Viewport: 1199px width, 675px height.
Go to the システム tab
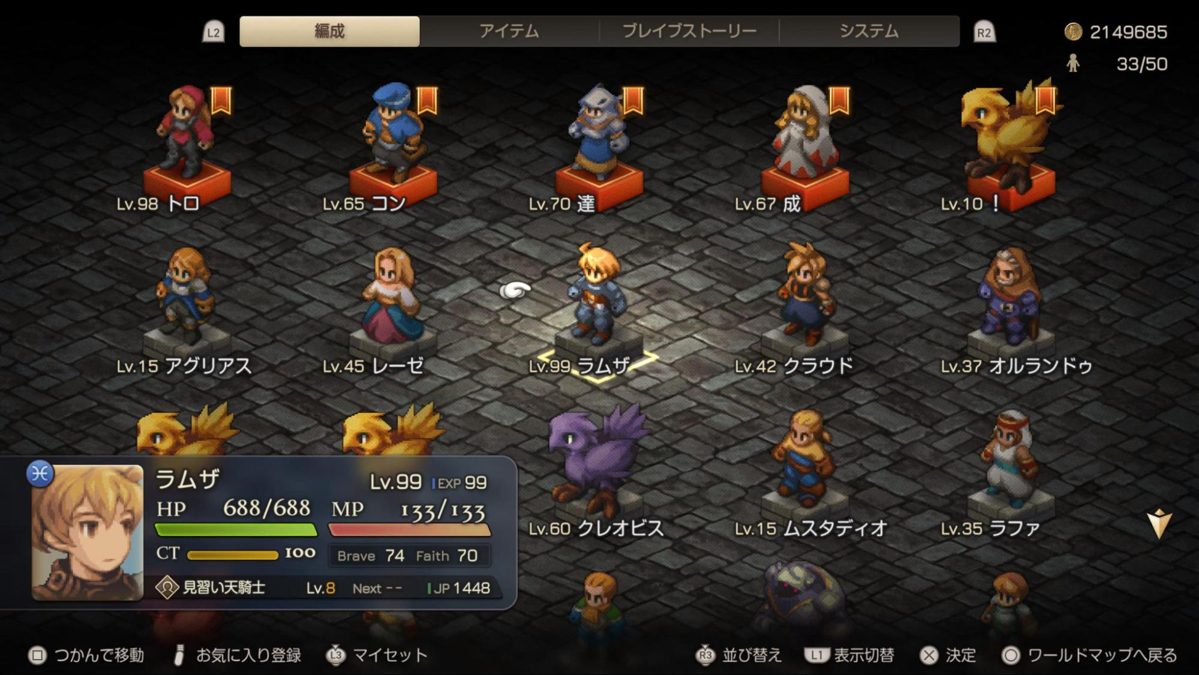pyautogui.click(x=868, y=31)
